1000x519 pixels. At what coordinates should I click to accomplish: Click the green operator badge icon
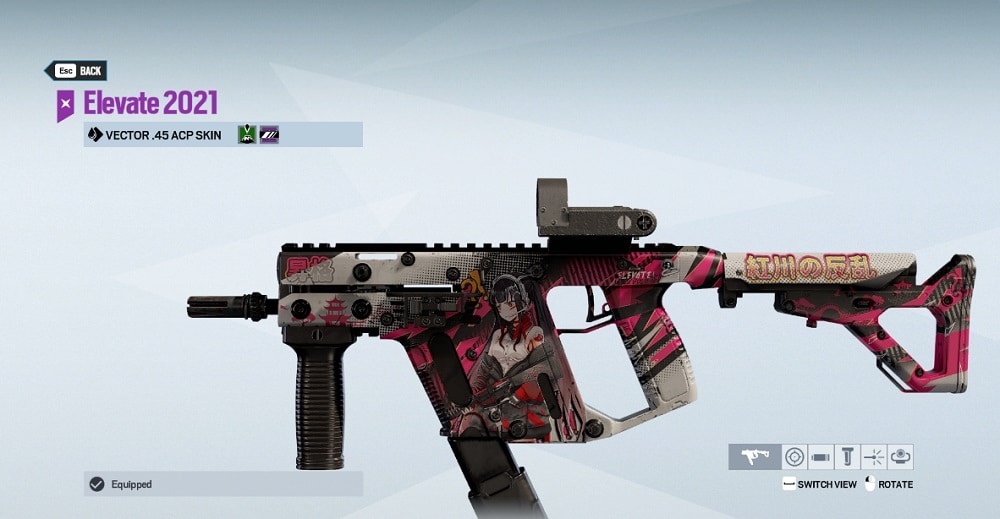pyautogui.click(x=247, y=134)
